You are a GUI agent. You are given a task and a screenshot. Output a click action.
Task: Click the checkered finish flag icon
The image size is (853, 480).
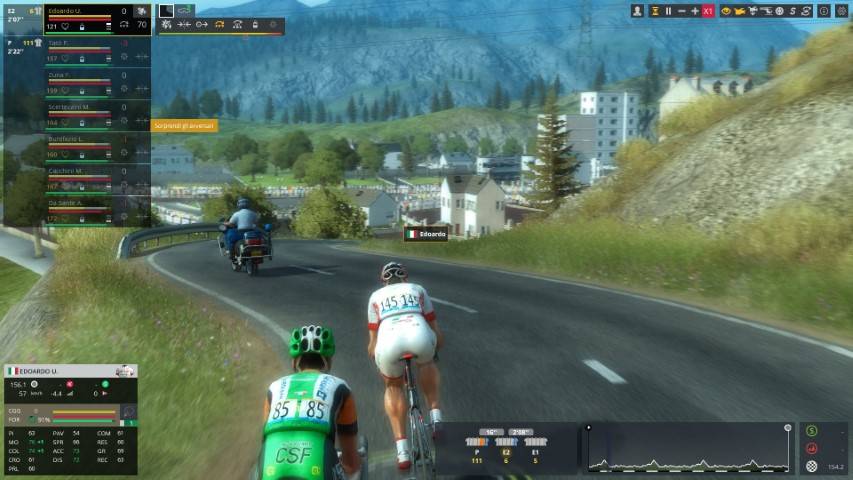[811, 466]
